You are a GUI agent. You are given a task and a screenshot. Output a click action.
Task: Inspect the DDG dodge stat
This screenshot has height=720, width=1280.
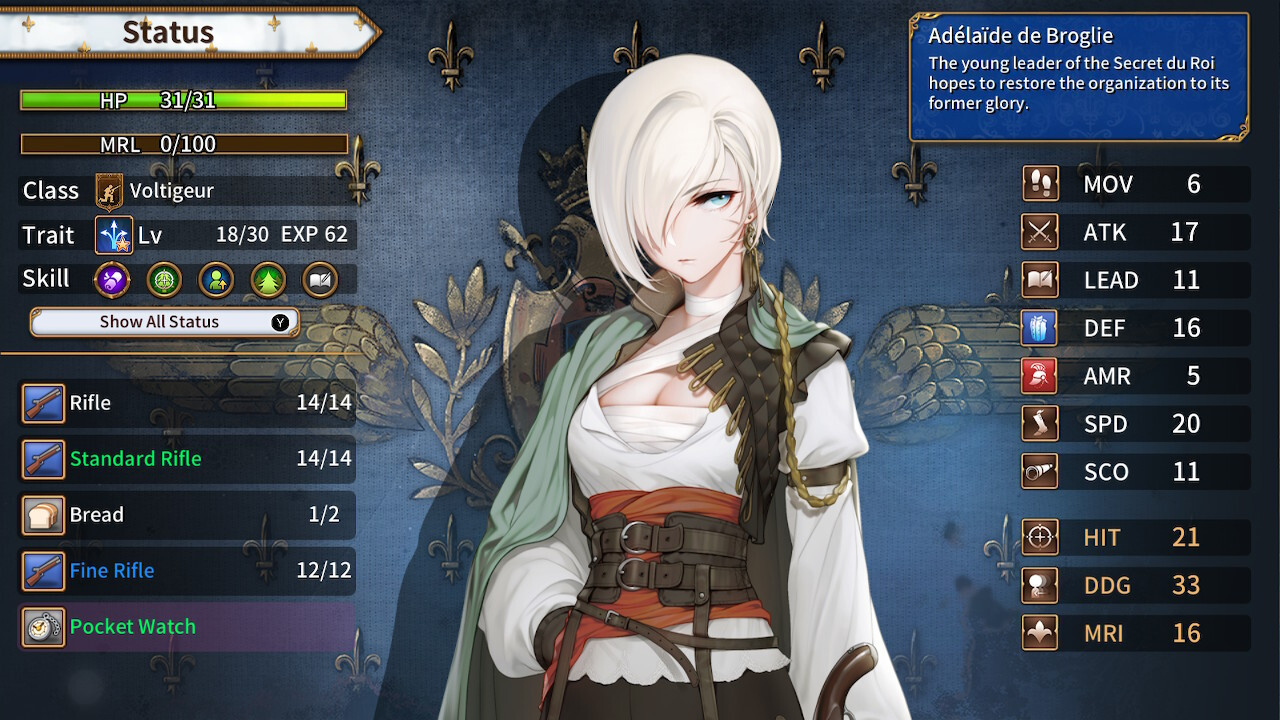1135,585
